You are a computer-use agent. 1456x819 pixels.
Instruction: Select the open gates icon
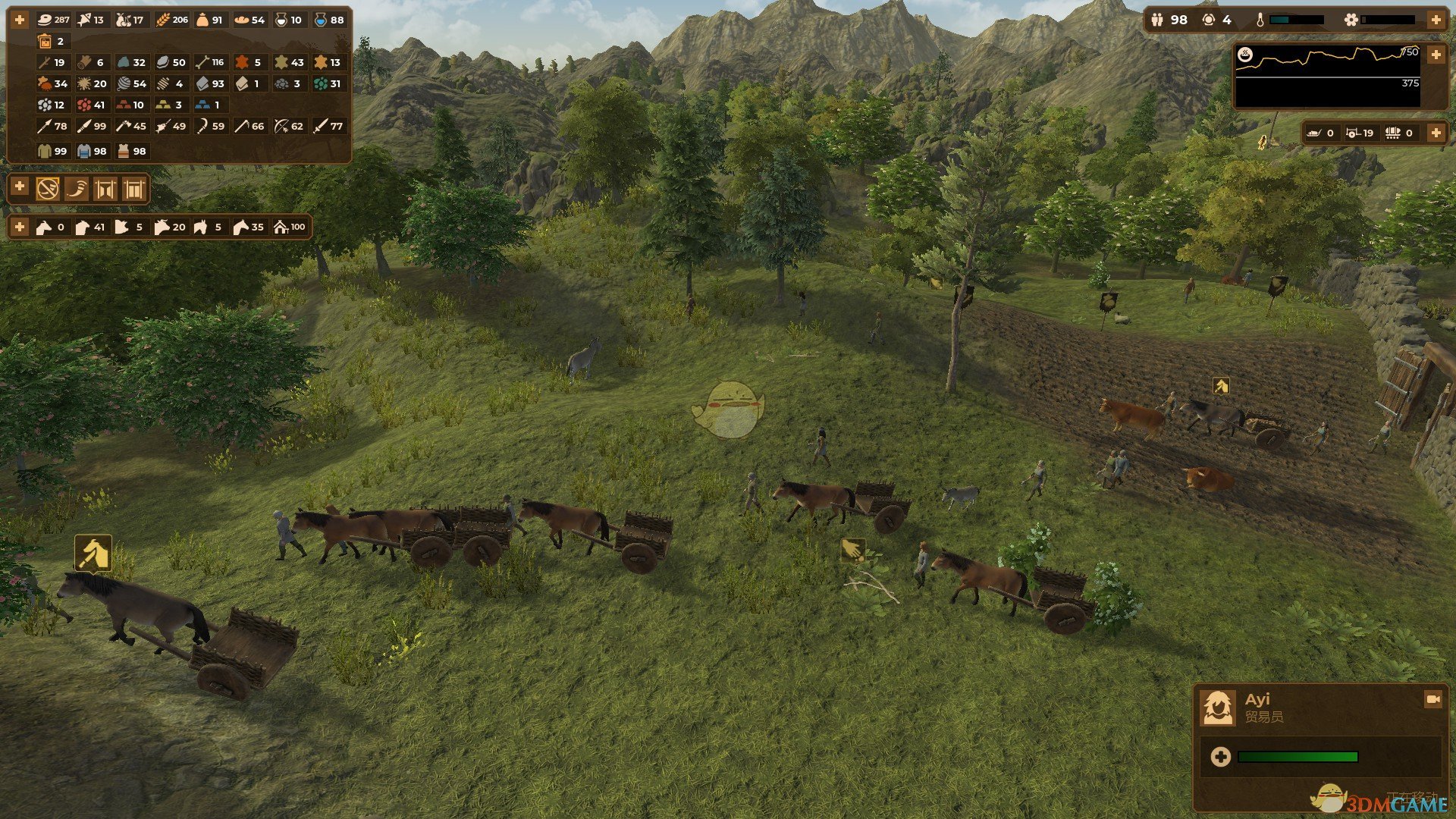pyautogui.click(x=105, y=189)
